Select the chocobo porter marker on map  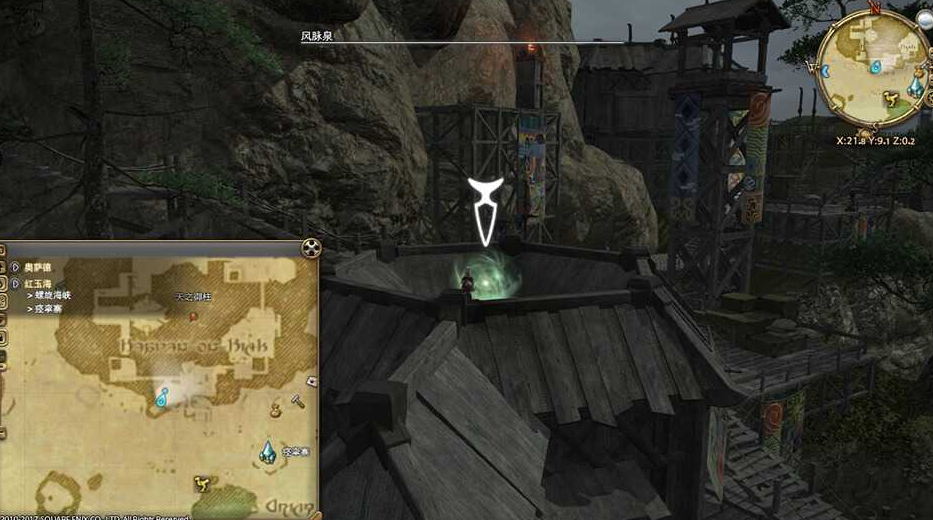[200, 483]
